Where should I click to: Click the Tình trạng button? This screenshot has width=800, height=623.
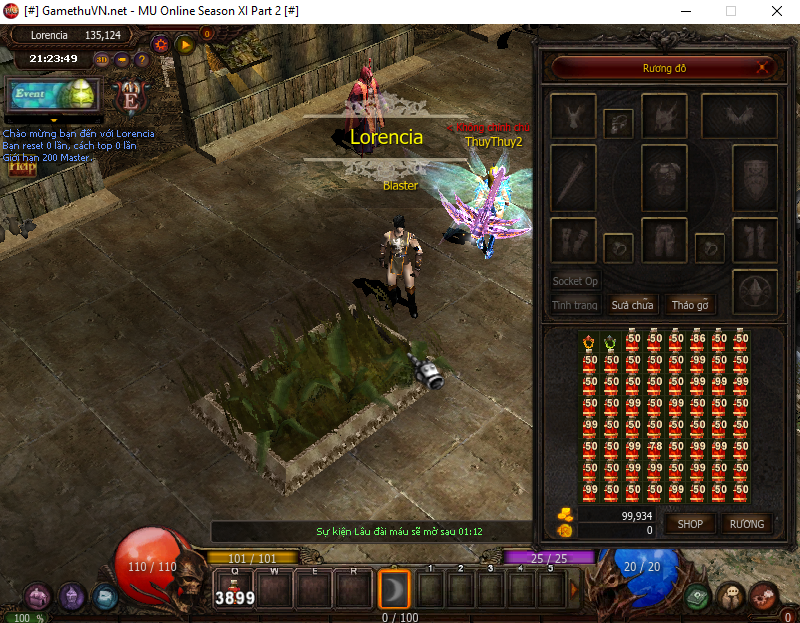coord(575,305)
